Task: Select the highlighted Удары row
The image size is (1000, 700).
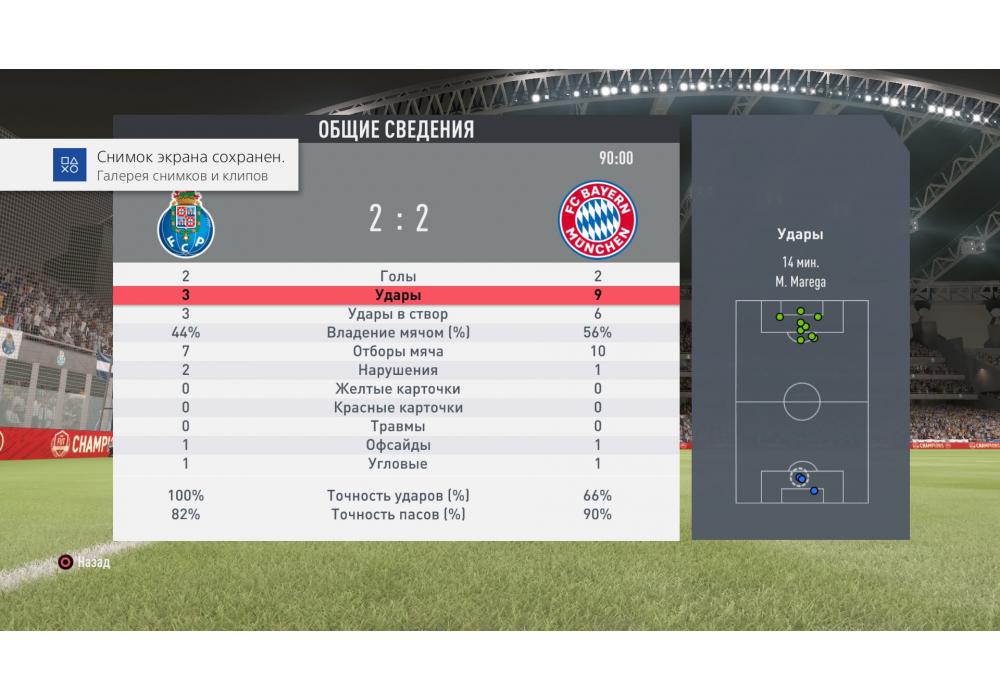Action: tap(398, 295)
